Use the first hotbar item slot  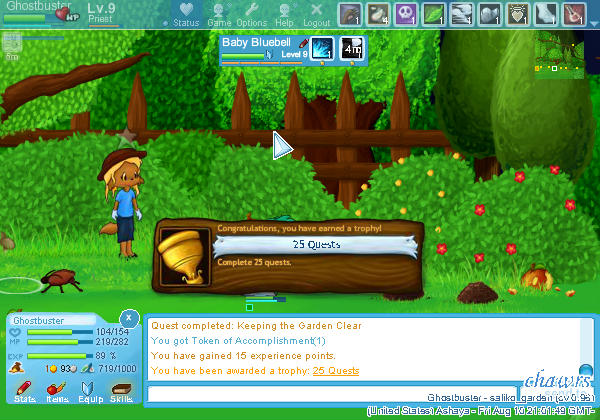point(350,14)
